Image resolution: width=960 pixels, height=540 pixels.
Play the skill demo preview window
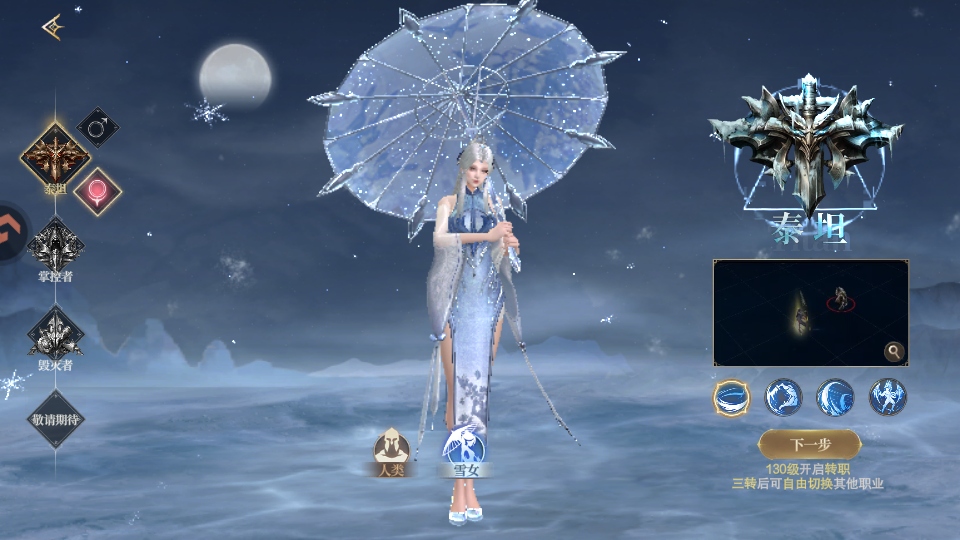pos(810,312)
